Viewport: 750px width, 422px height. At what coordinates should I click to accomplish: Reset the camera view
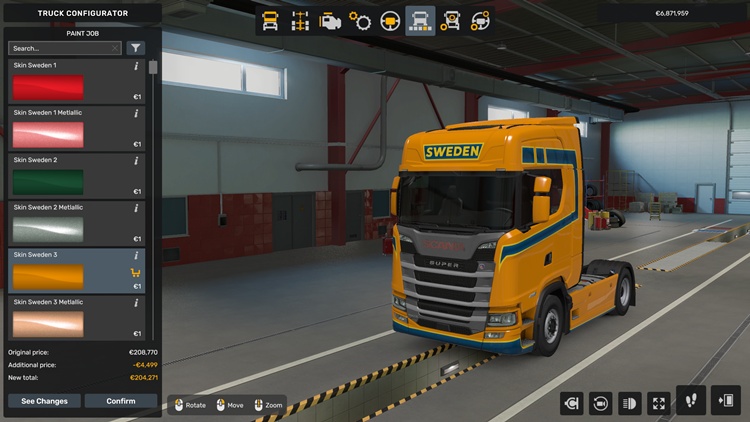(x=601, y=403)
